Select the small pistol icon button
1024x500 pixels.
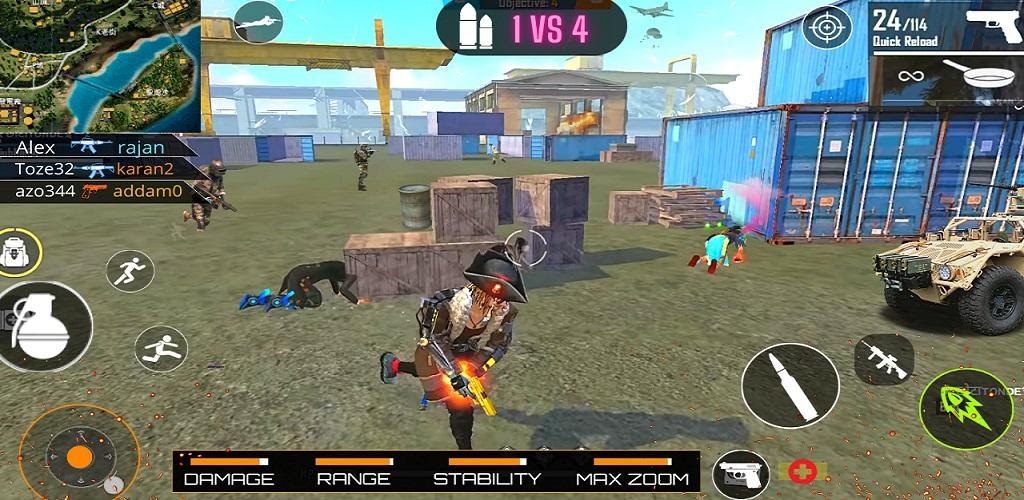tap(741, 473)
